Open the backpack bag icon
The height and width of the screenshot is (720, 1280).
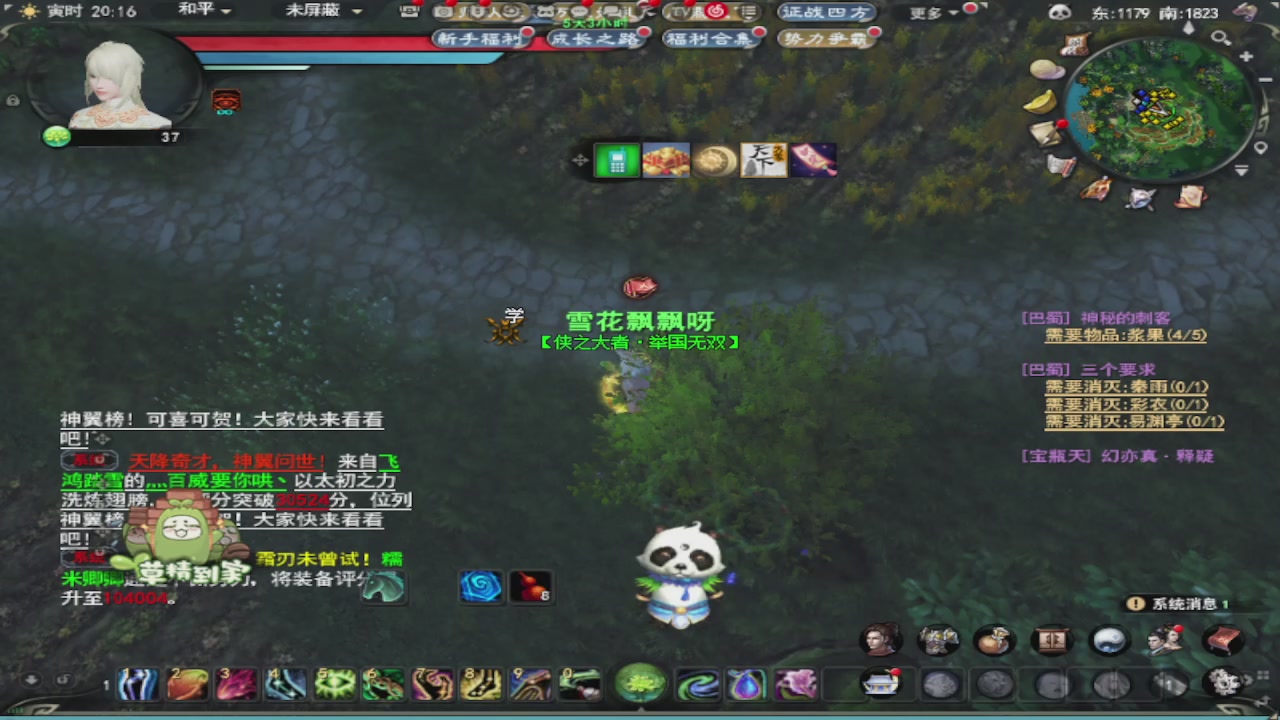tap(995, 640)
